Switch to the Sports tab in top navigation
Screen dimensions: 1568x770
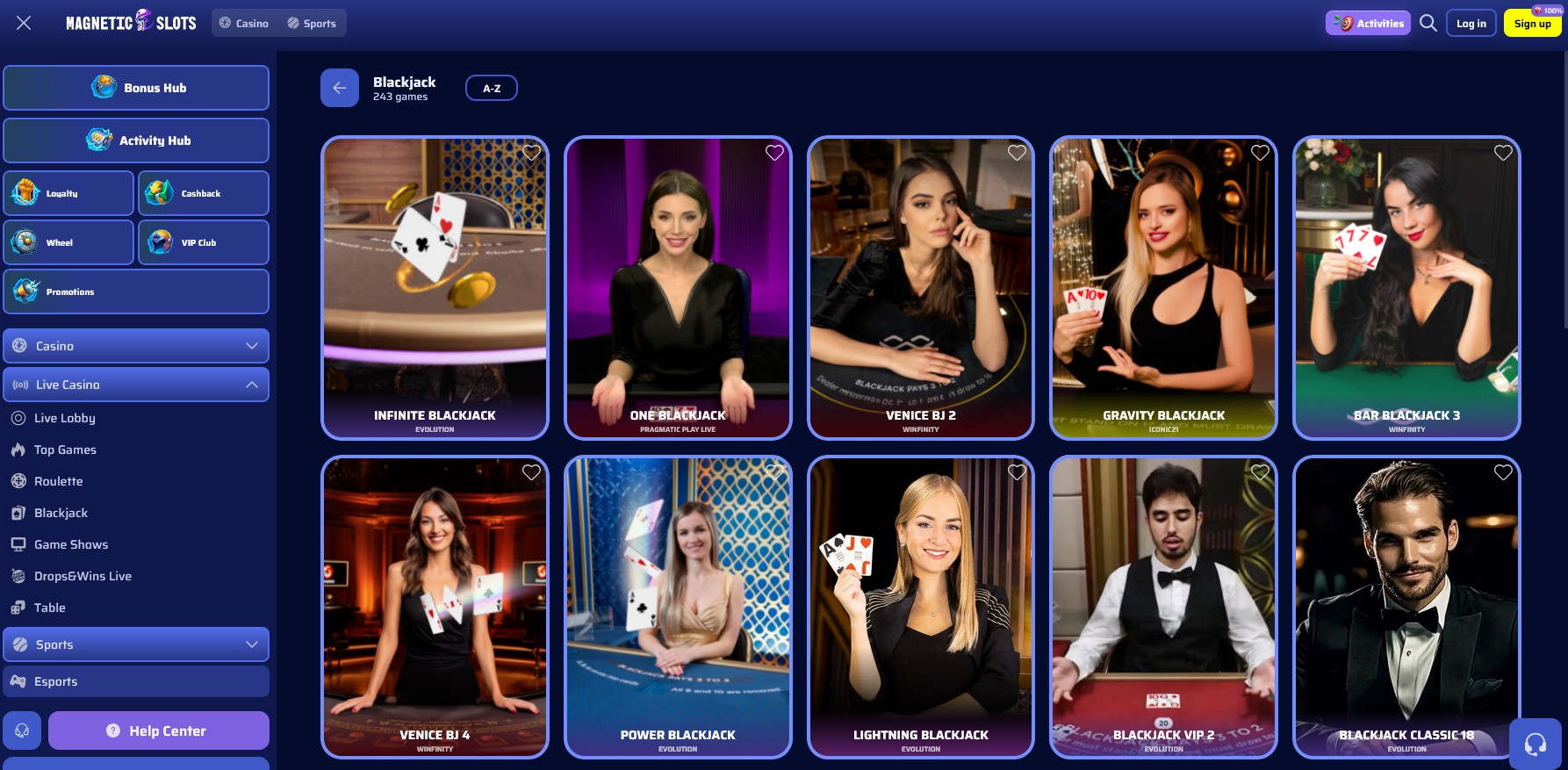[312, 23]
